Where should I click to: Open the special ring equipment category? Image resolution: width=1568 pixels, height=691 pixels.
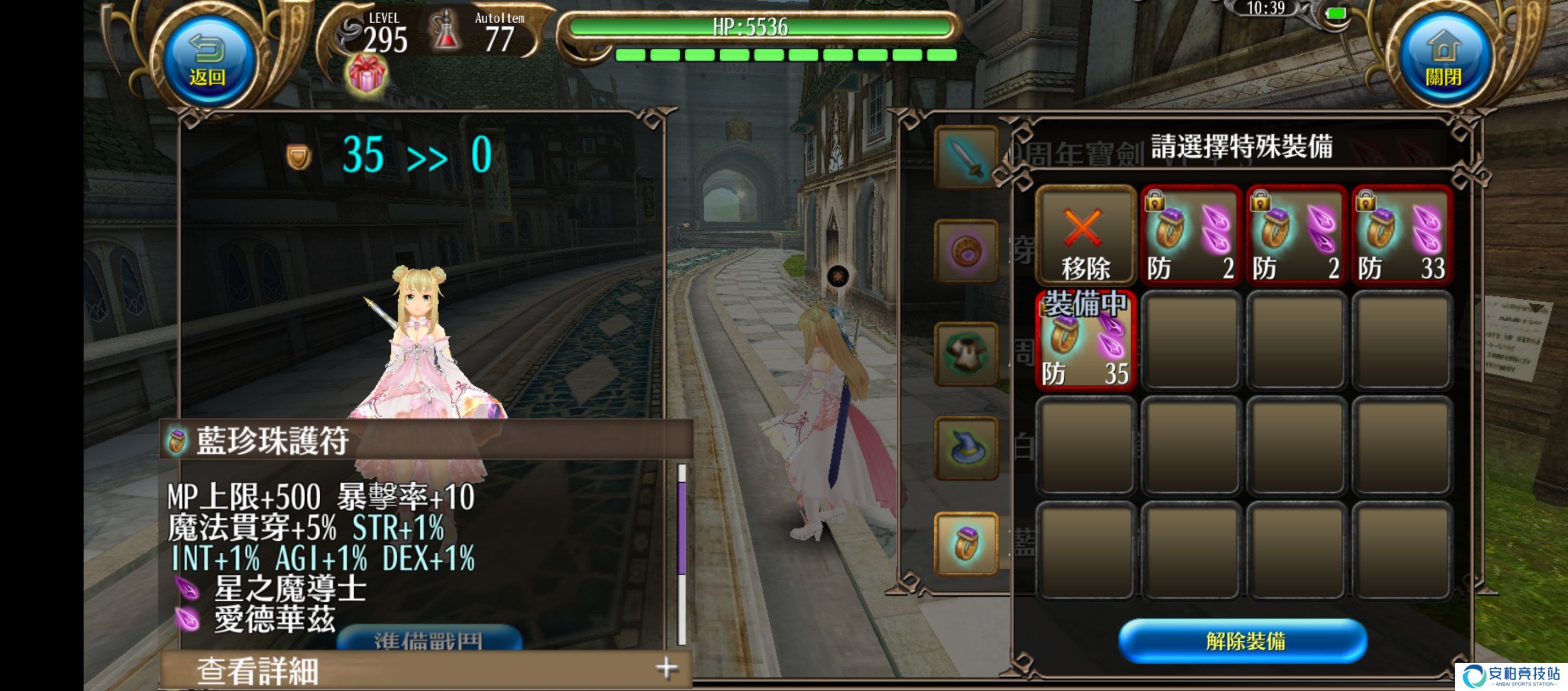(966, 543)
